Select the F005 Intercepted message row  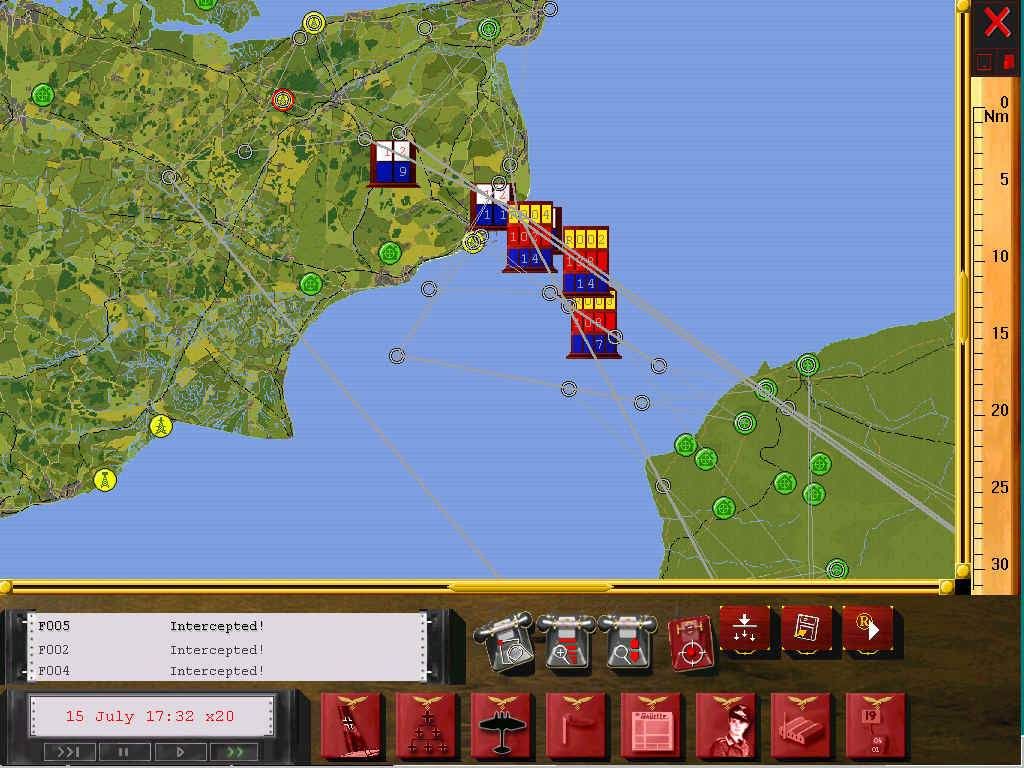point(228,627)
